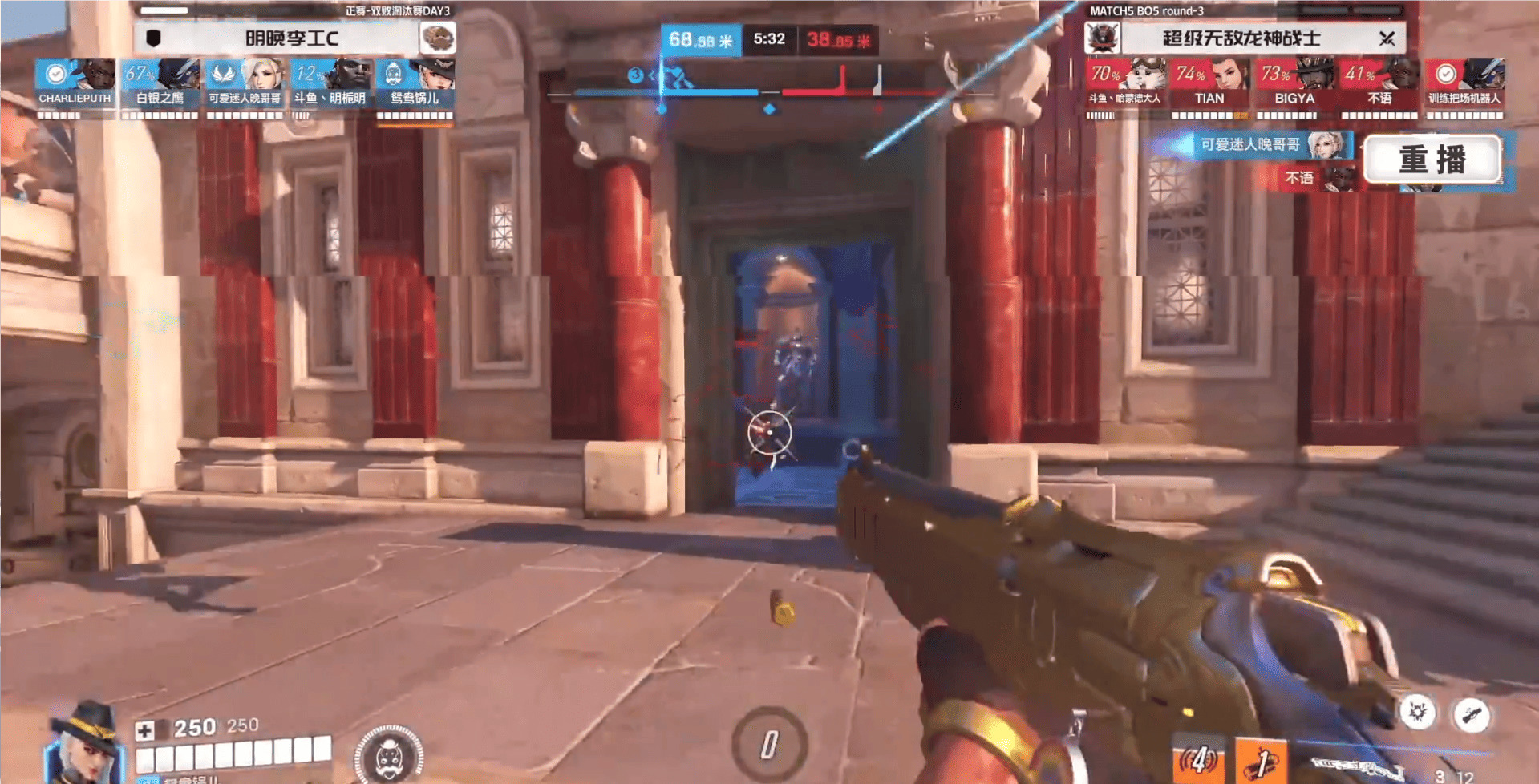Click the 超级无敌龙神战士 team banner

point(1241,38)
